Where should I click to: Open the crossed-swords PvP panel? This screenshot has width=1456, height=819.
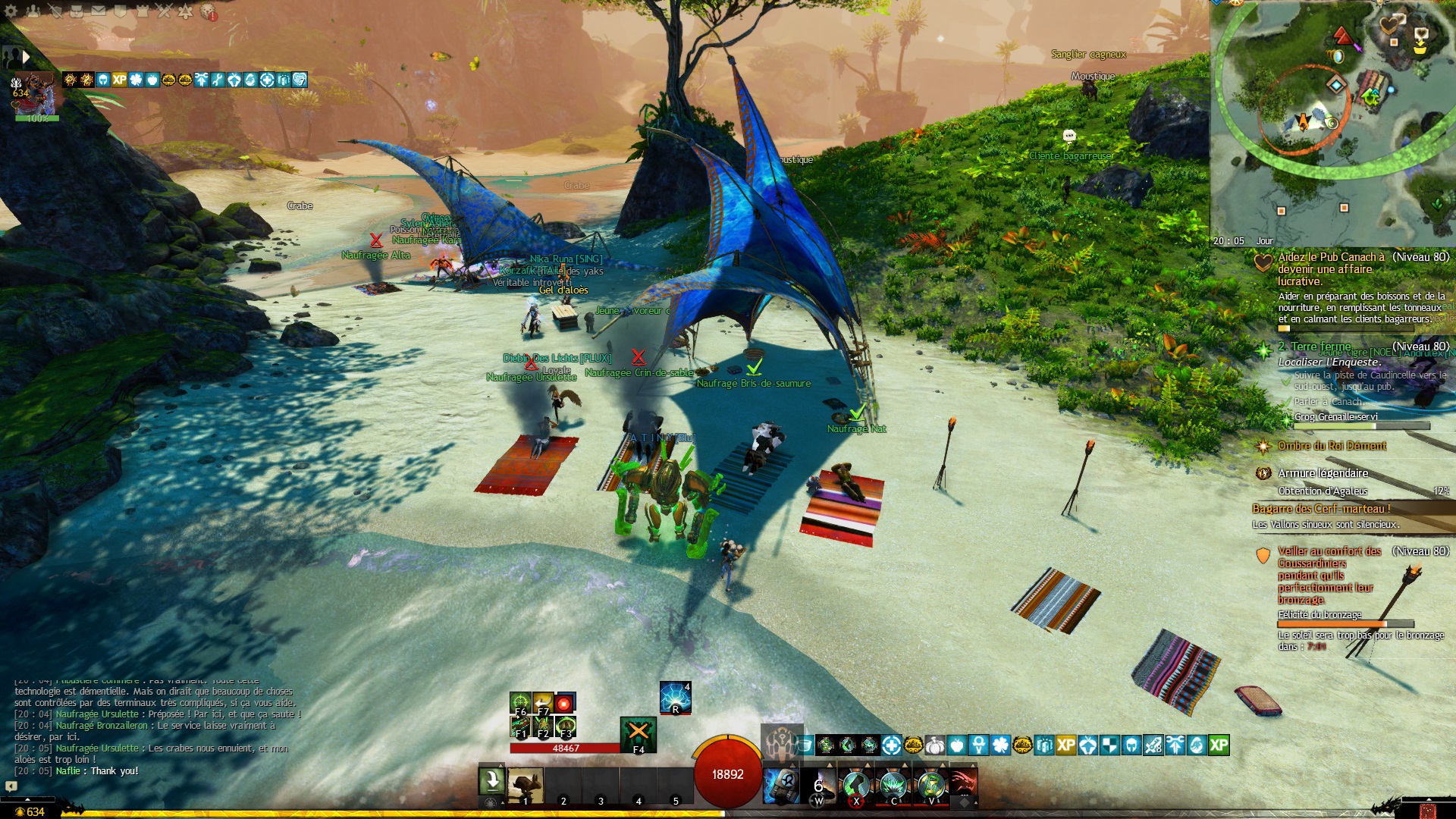pyautogui.click(x=164, y=11)
